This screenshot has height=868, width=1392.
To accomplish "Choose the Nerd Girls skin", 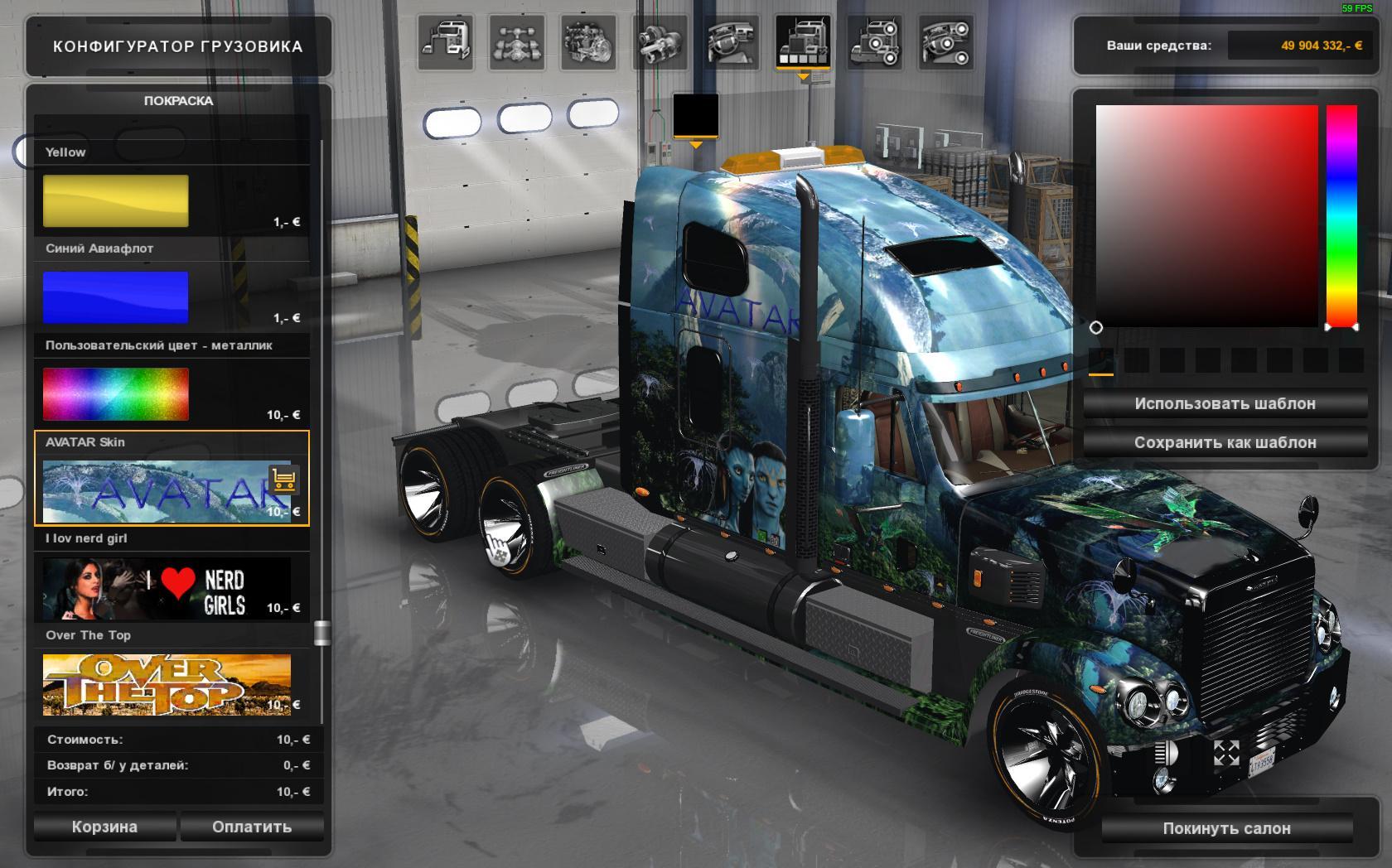I will [166, 588].
